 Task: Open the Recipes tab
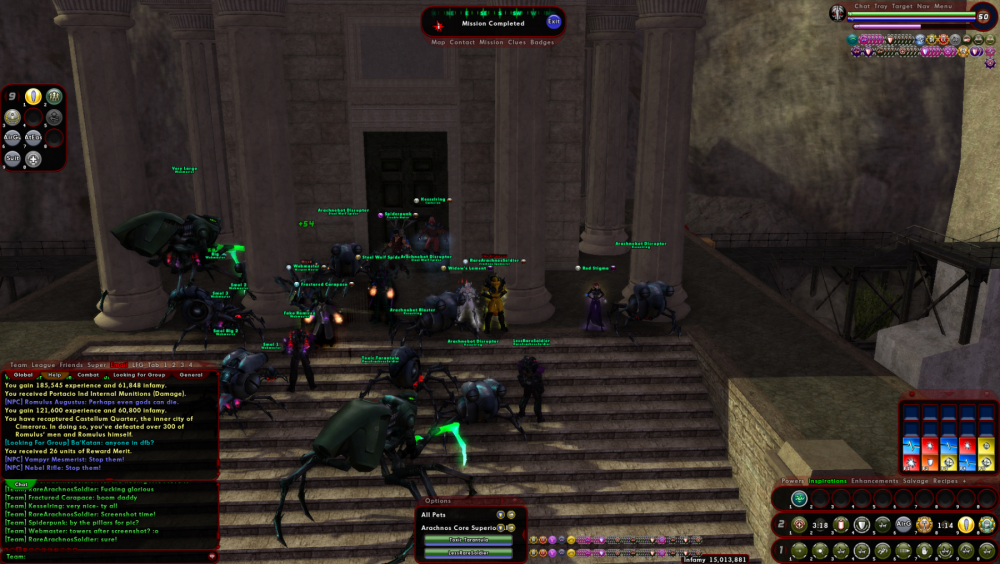[x=947, y=481]
